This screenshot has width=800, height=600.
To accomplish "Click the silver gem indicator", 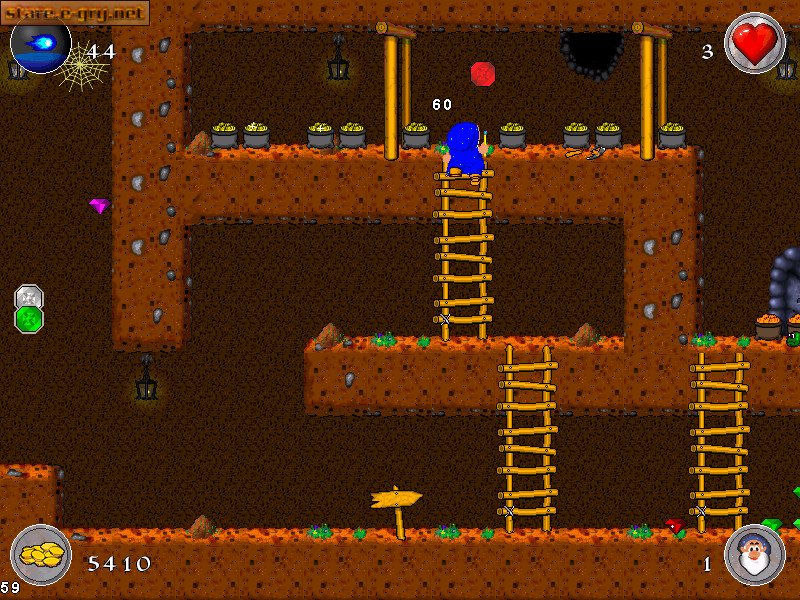I will pos(29,297).
